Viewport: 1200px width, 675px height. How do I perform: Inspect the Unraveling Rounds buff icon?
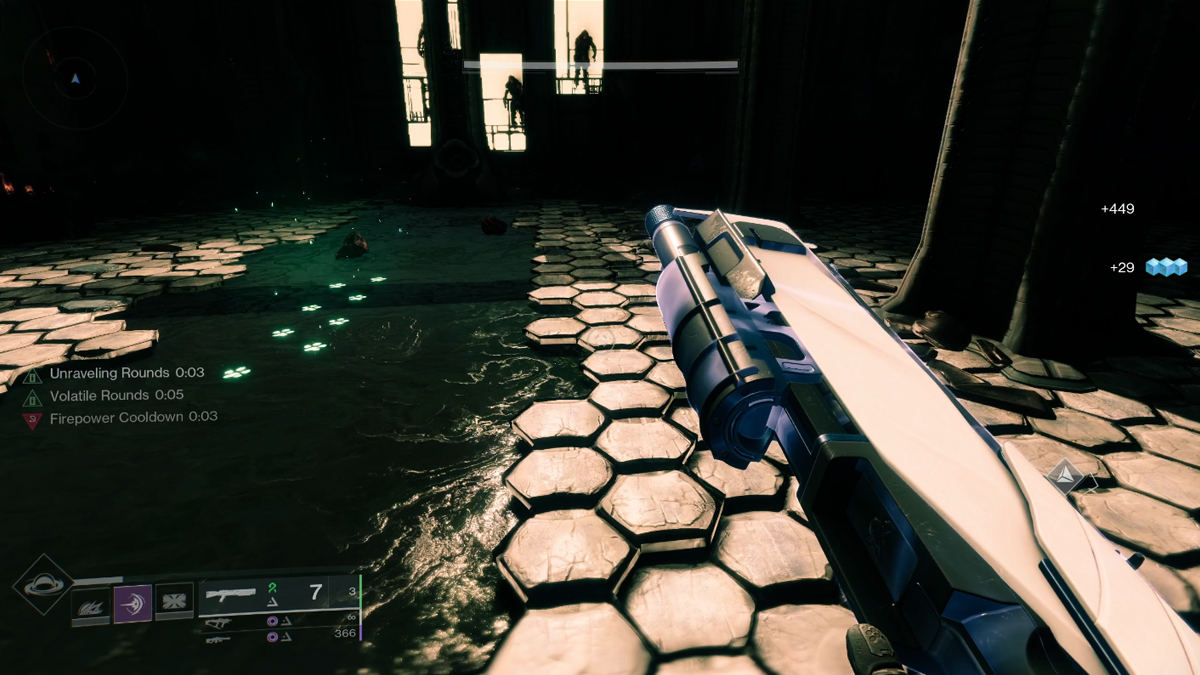(33, 374)
